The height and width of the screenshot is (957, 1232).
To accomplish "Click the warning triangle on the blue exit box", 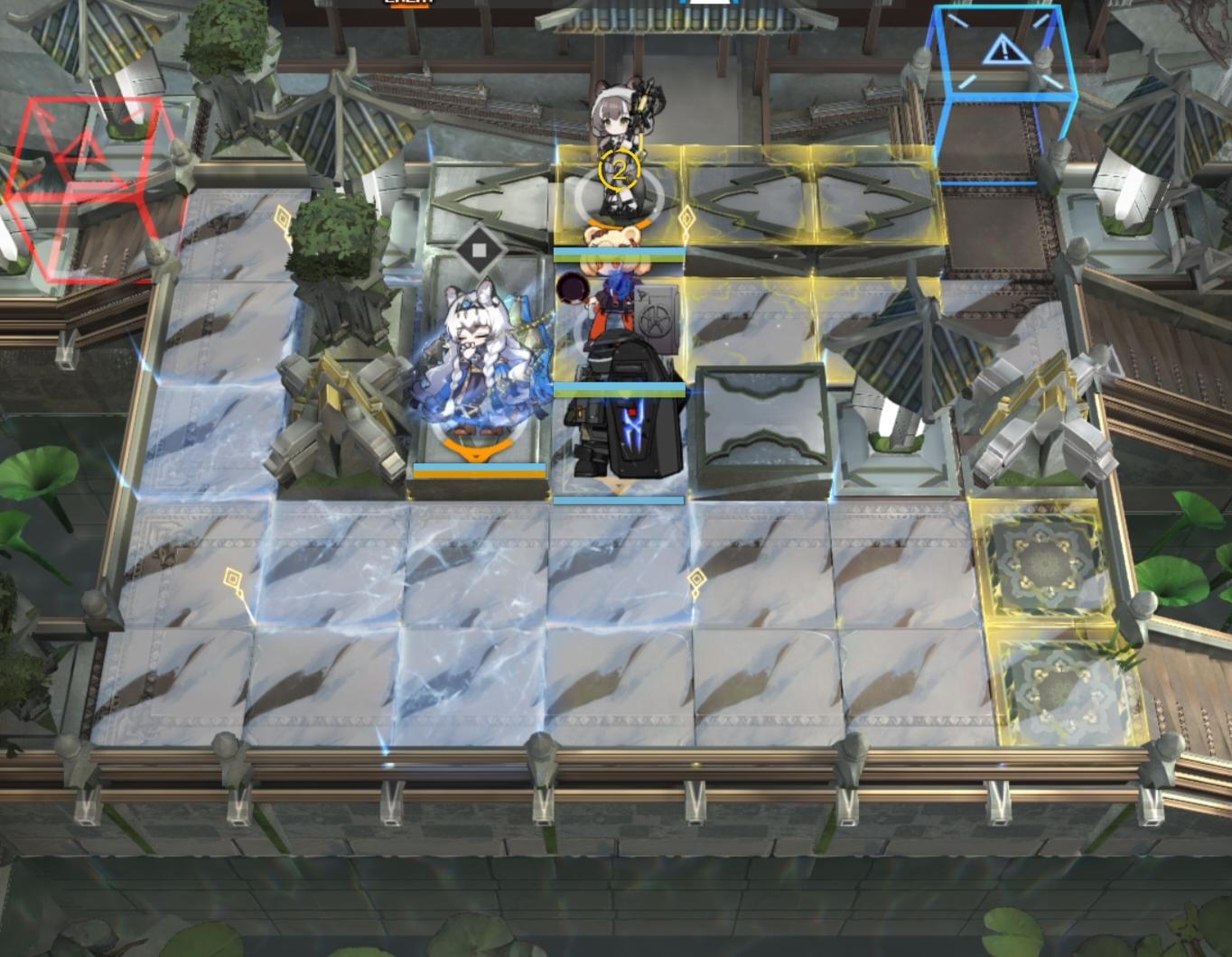I will click(1005, 50).
